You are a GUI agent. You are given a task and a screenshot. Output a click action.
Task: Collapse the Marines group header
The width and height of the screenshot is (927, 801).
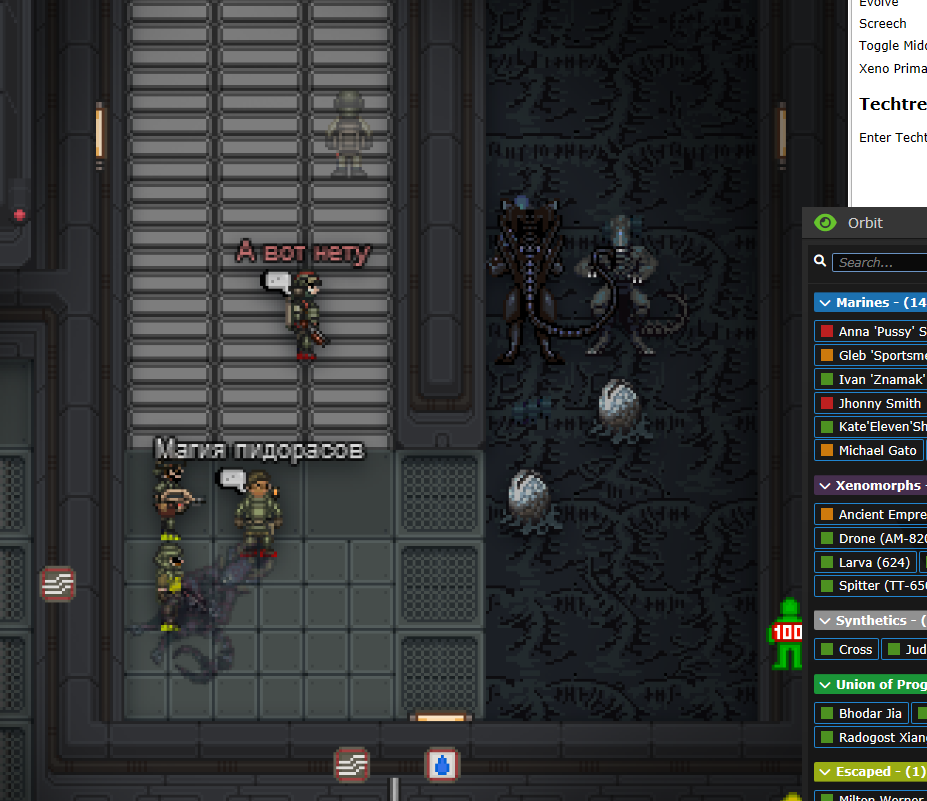pyautogui.click(x=870, y=302)
